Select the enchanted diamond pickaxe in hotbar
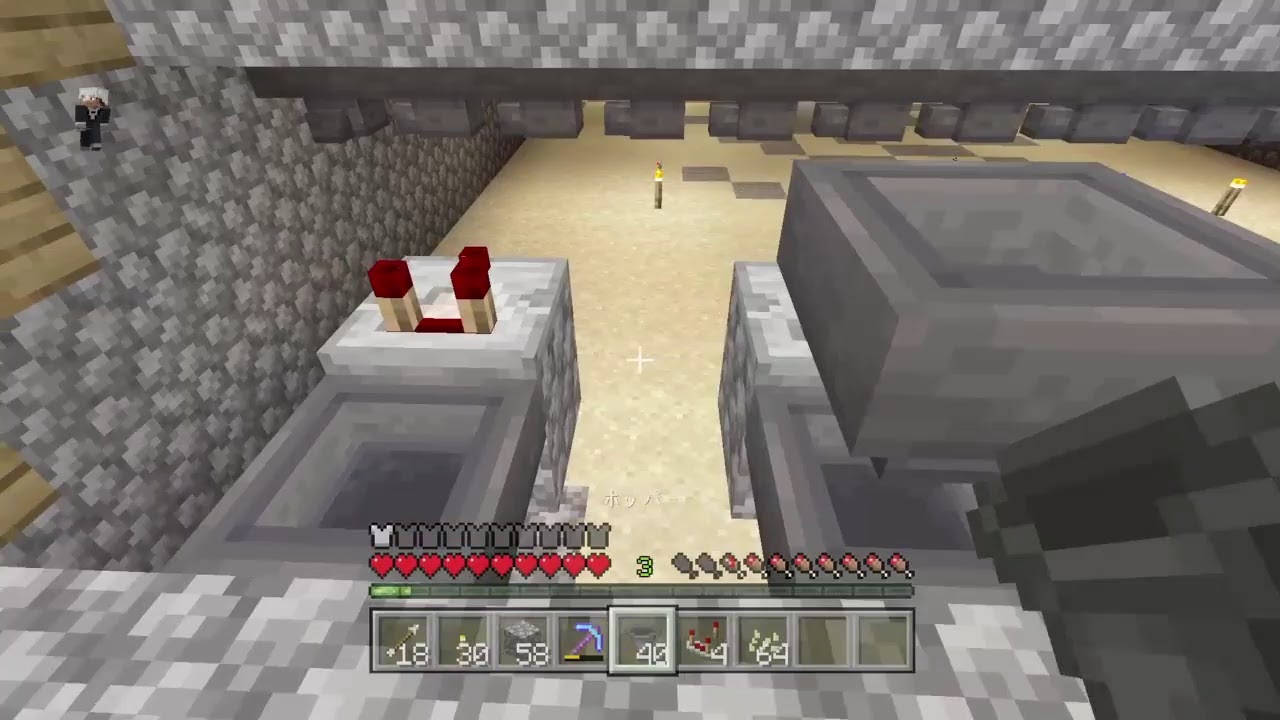Image resolution: width=1280 pixels, height=720 pixels. coord(584,645)
